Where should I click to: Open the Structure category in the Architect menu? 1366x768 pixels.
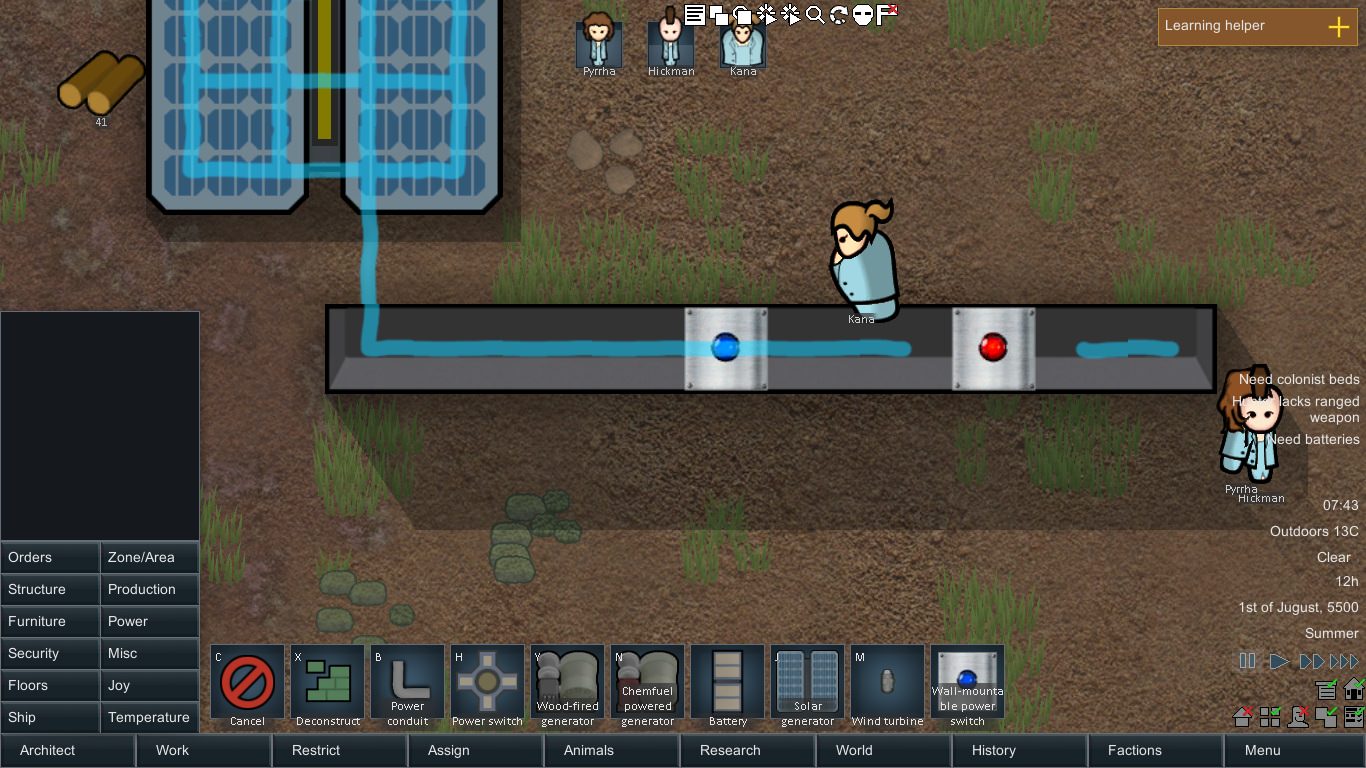tap(50, 589)
